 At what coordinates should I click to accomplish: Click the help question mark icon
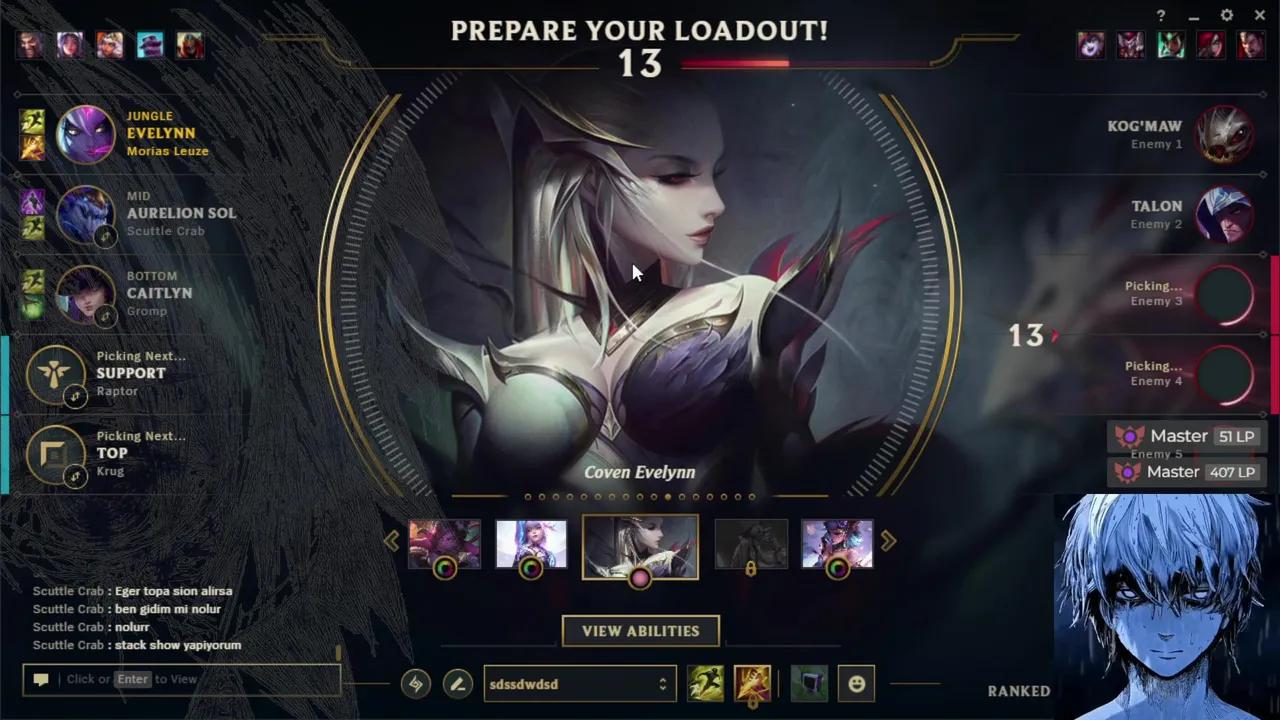coord(1160,15)
